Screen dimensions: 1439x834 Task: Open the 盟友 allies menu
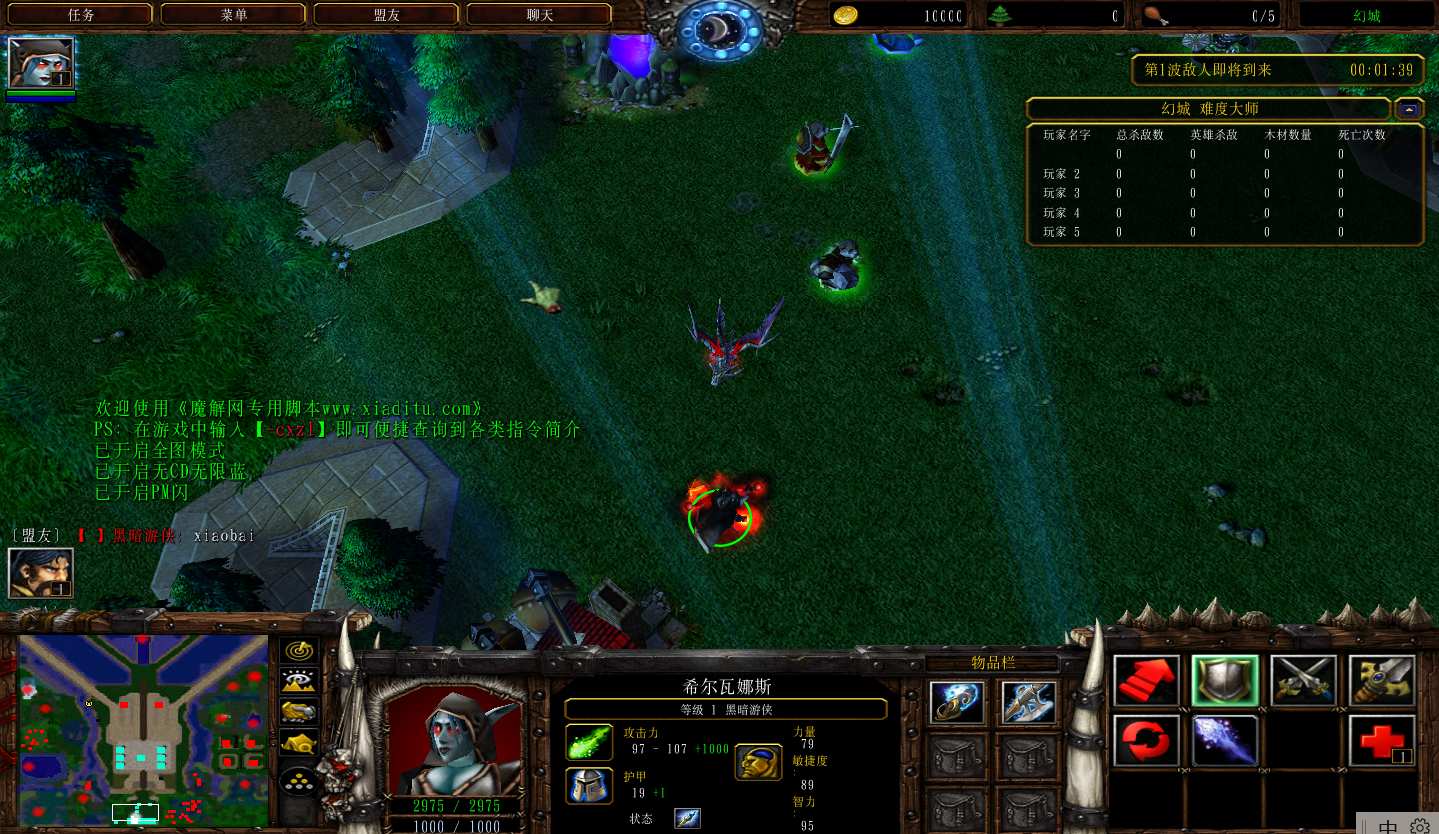point(387,15)
